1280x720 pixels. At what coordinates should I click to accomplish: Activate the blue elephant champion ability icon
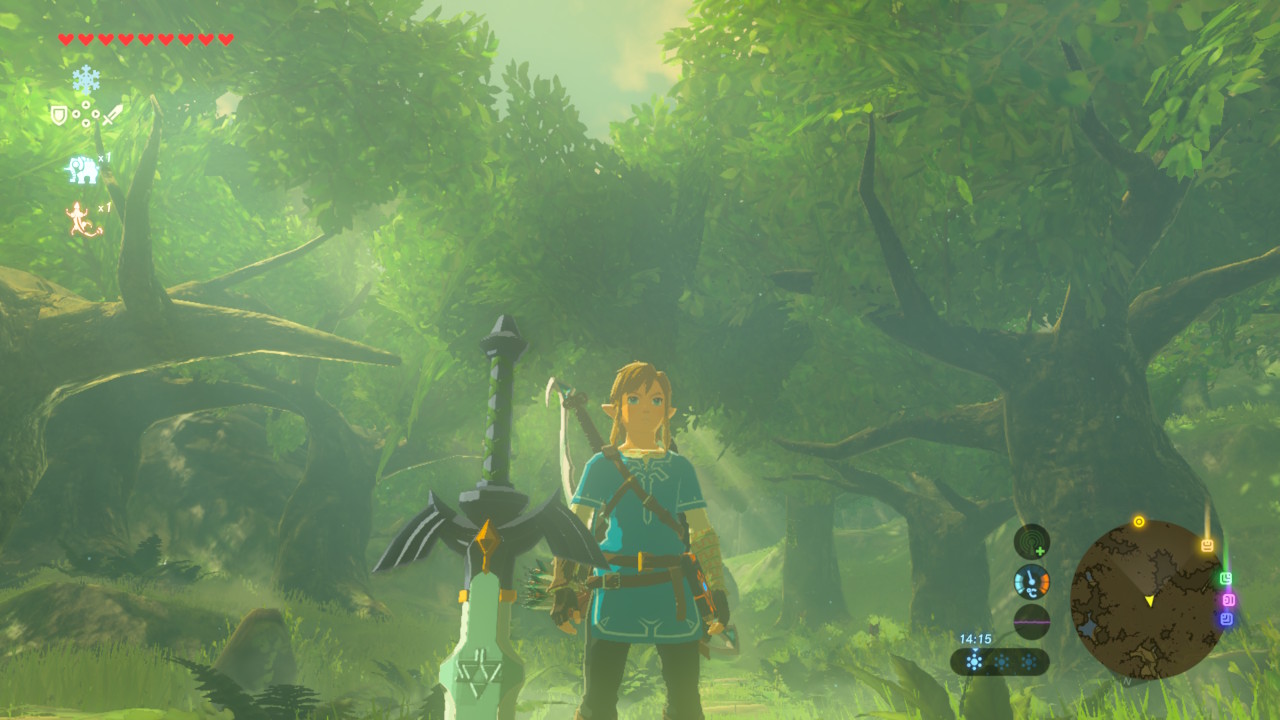click(x=82, y=169)
